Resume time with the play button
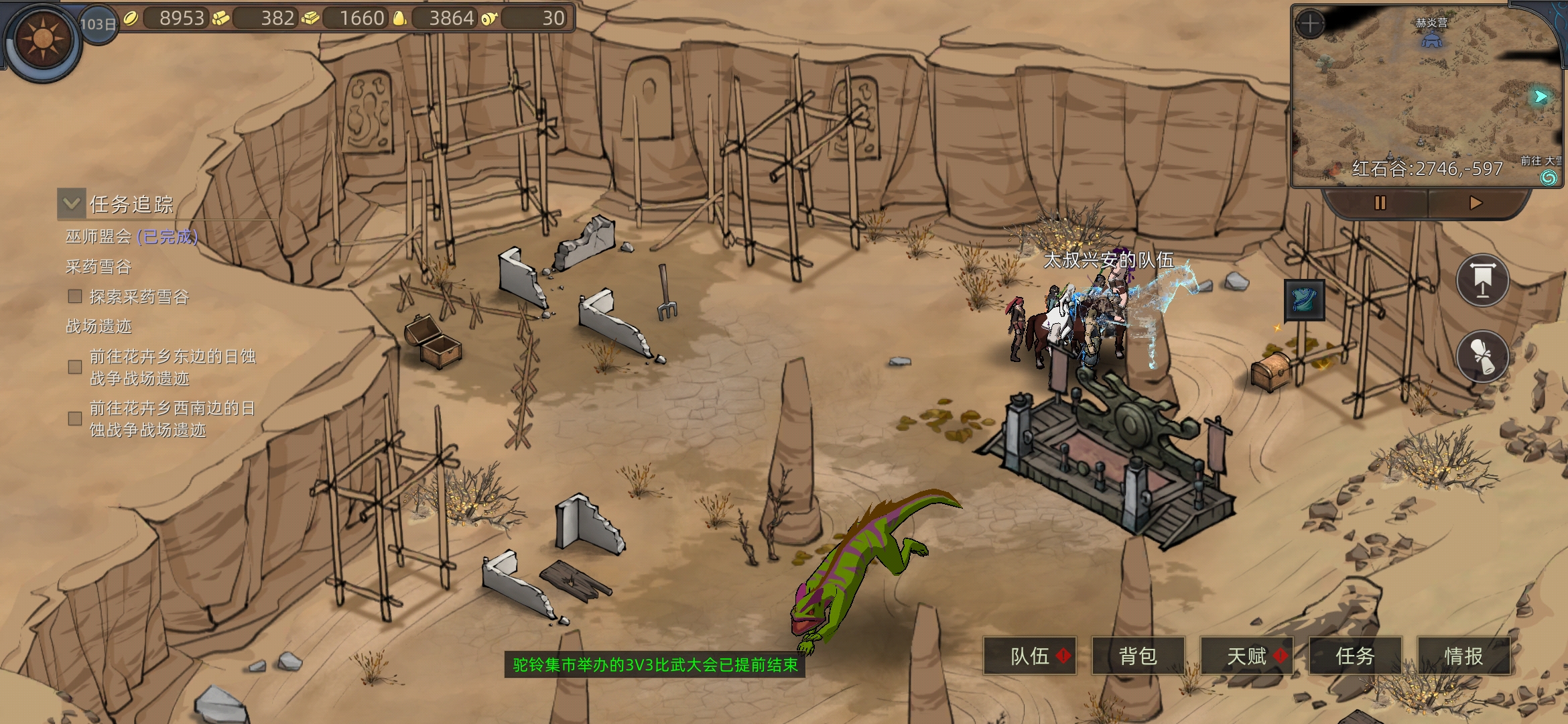 coord(1476,202)
